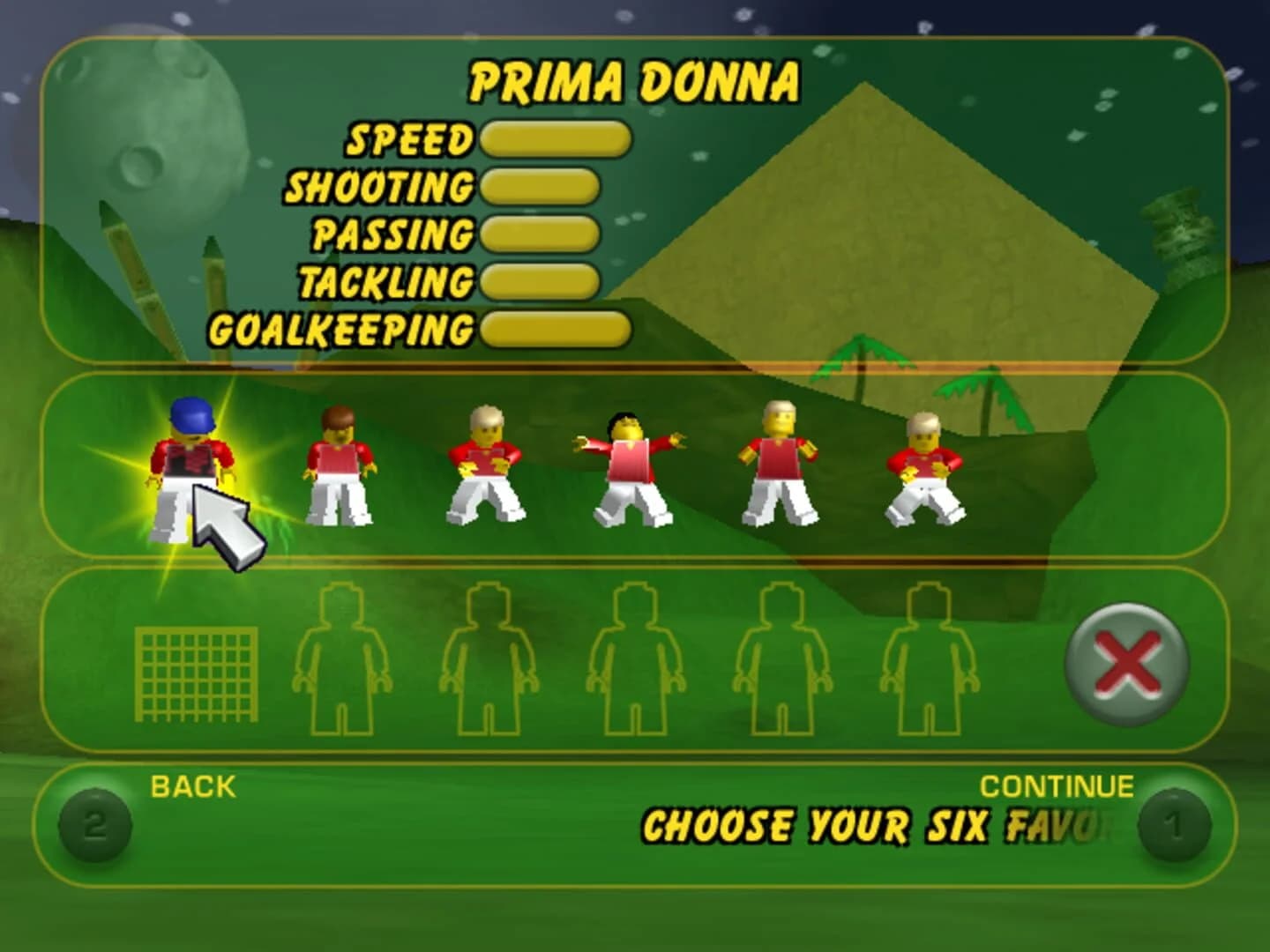Select the last empty silhouette outline slot

[930, 666]
